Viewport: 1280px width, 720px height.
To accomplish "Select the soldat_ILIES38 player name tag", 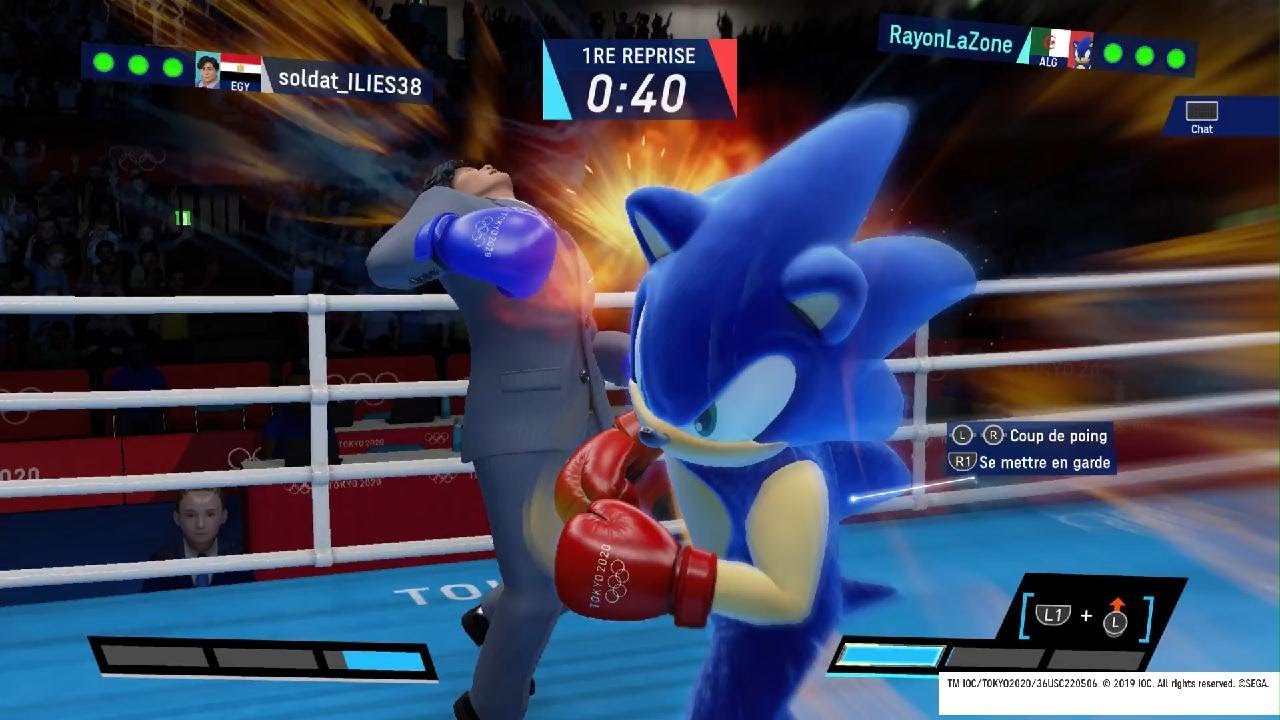I will pos(349,84).
